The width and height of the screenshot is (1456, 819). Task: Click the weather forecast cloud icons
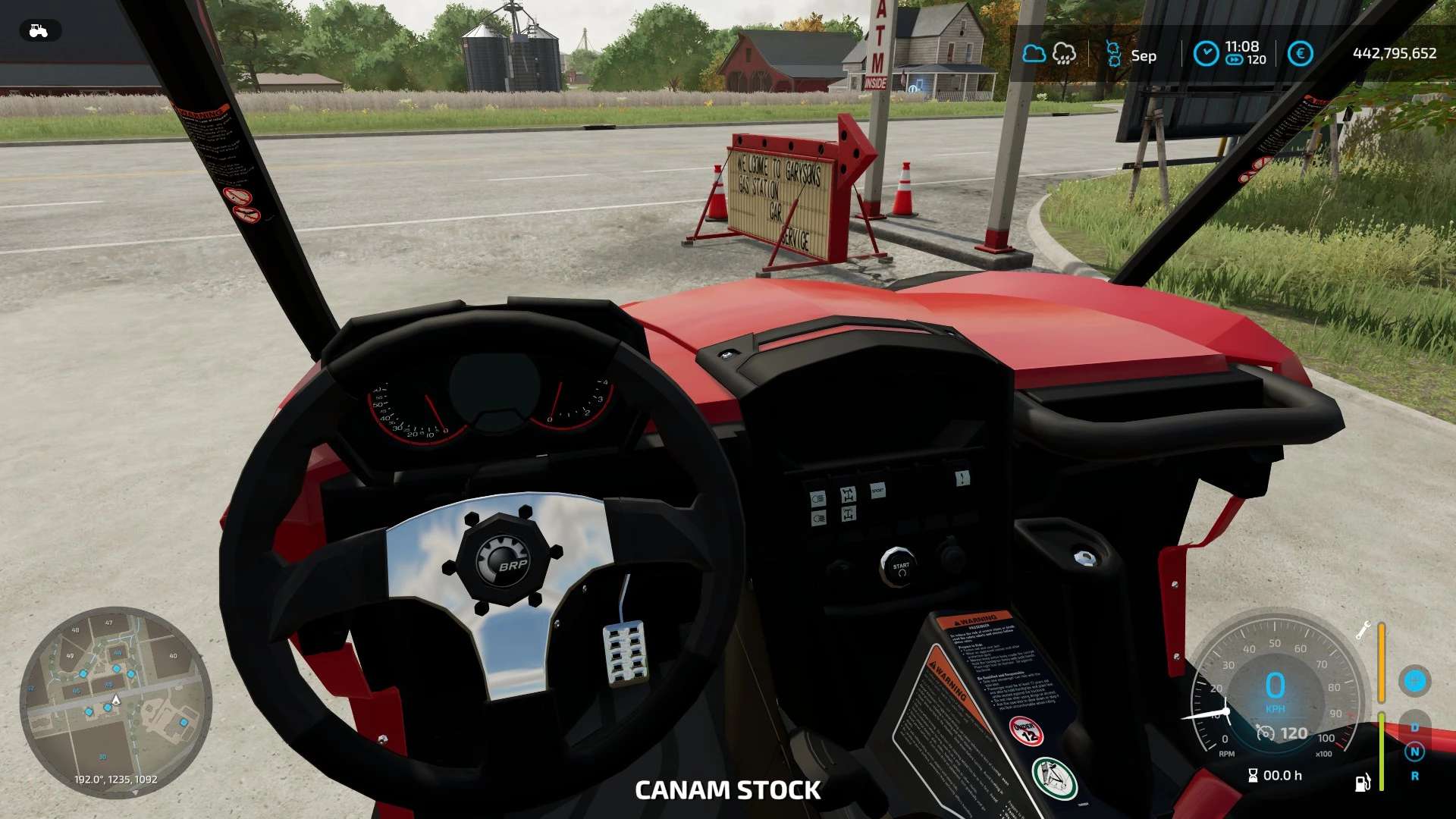pyautogui.click(x=1049, y=54)
